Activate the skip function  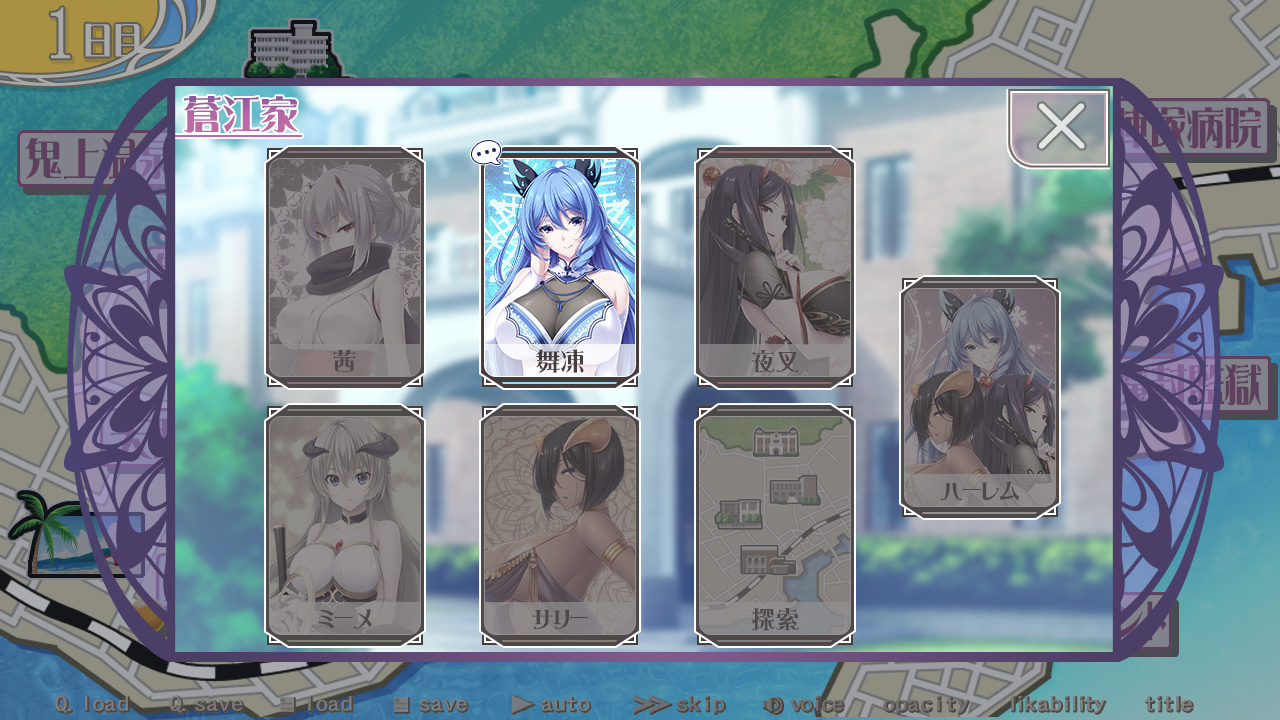tap(680, 704)
